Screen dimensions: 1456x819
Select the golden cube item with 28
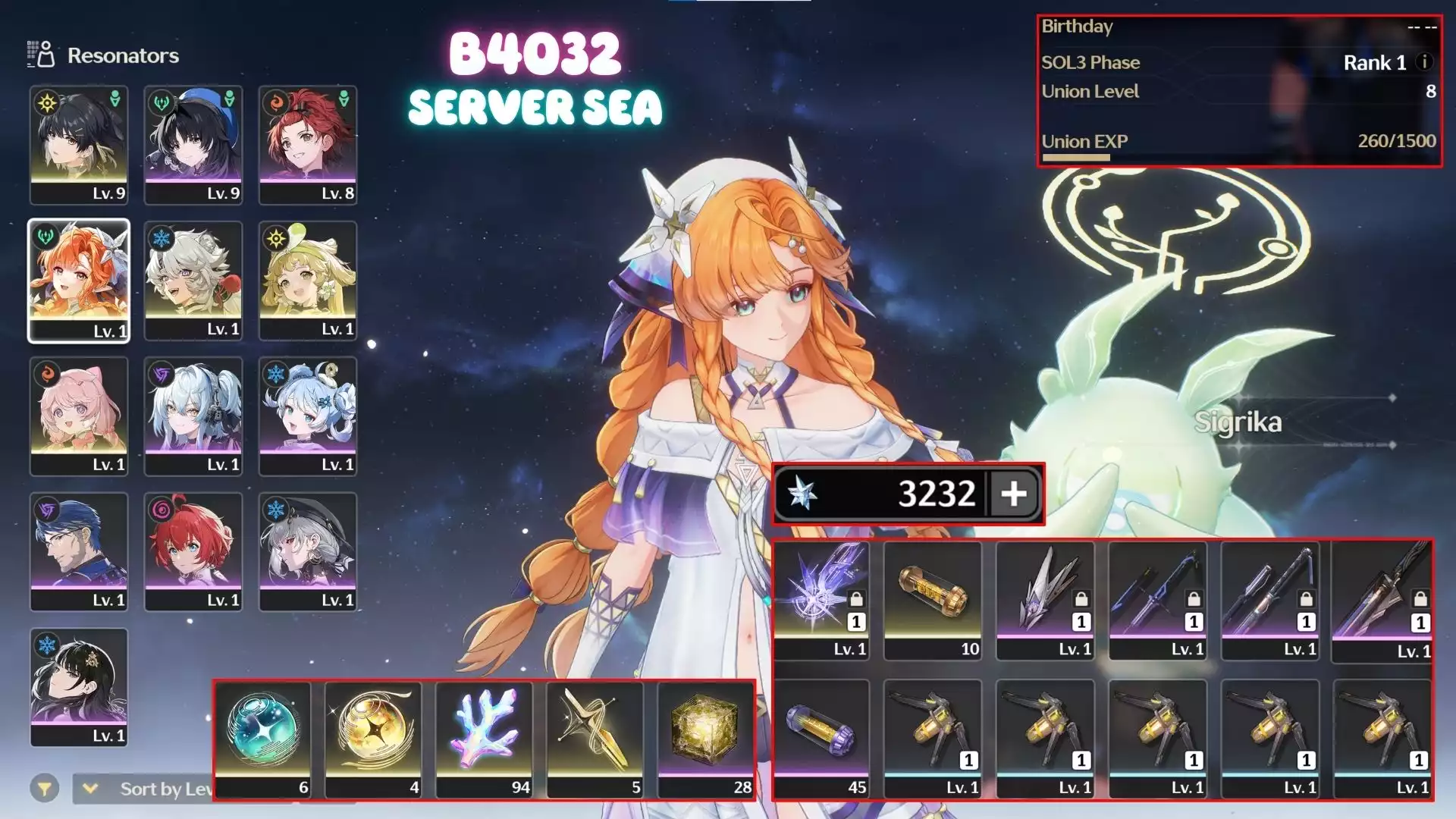[706, 739]
